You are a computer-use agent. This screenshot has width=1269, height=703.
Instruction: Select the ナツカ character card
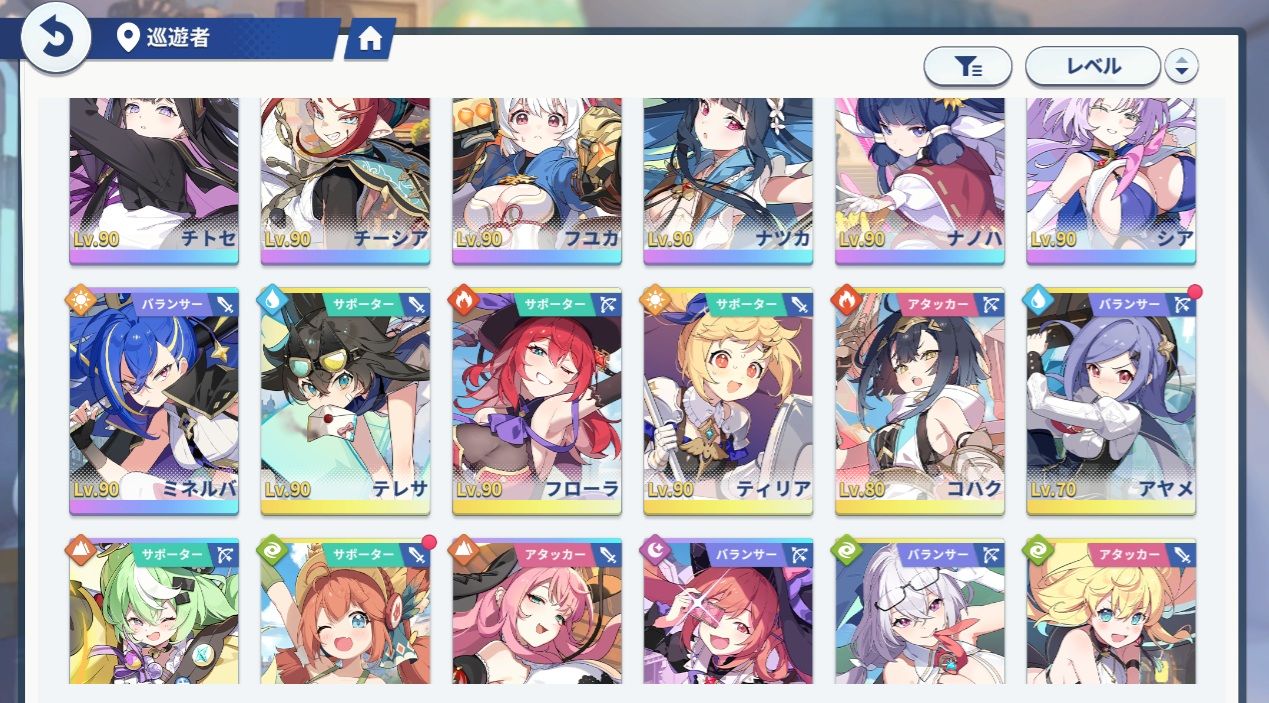tap(728, 180)
